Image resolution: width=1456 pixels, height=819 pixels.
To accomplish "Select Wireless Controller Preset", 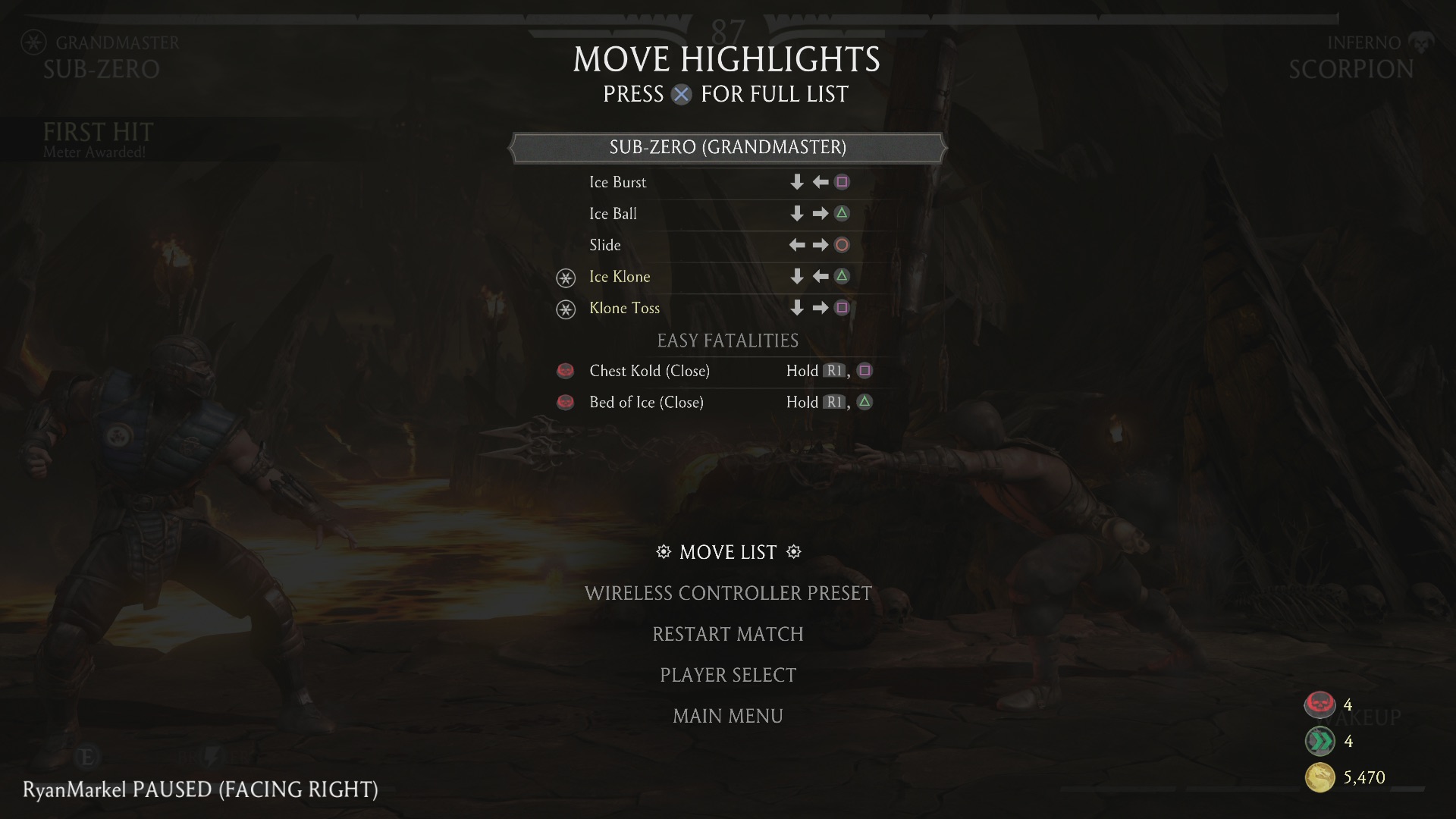I will 728,593.
